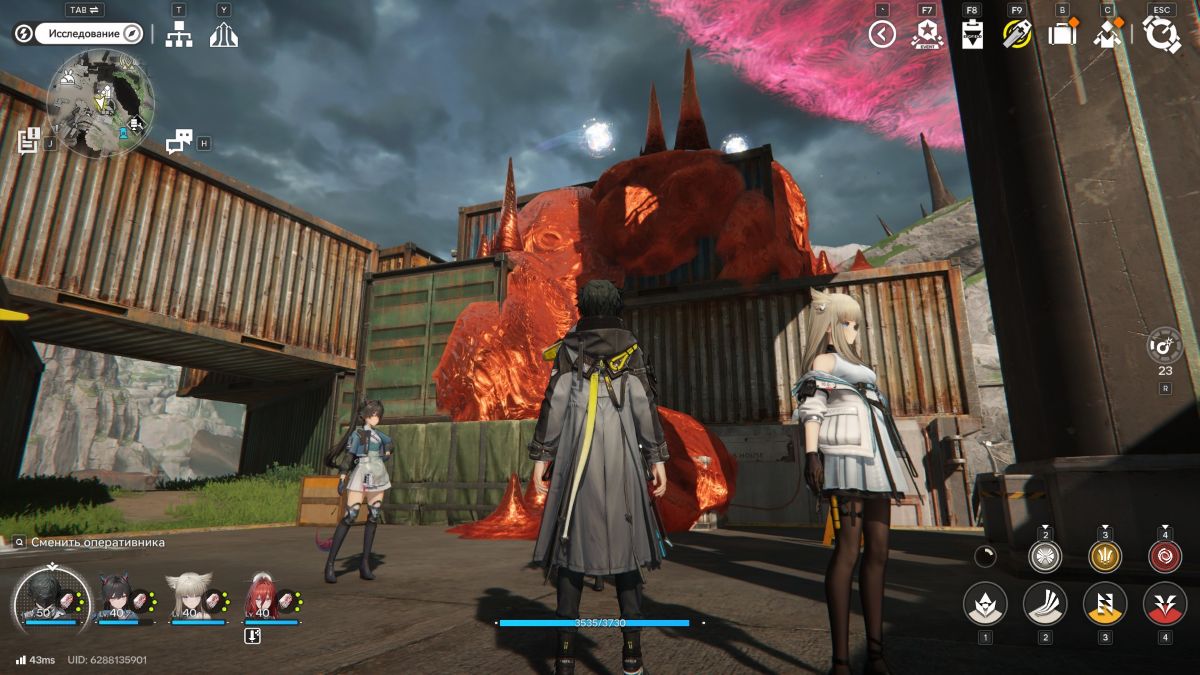This screenshot has width=1200, height=675.
Task: Open the circular minimap
Action: tap(100, 103)
